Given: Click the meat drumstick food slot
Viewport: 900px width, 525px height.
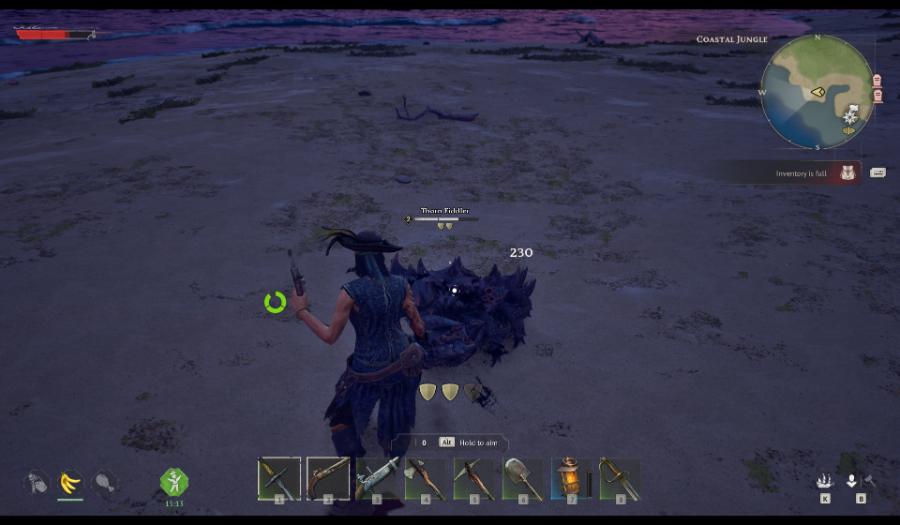Looking at the screenshot, I should tap(104, 483).
